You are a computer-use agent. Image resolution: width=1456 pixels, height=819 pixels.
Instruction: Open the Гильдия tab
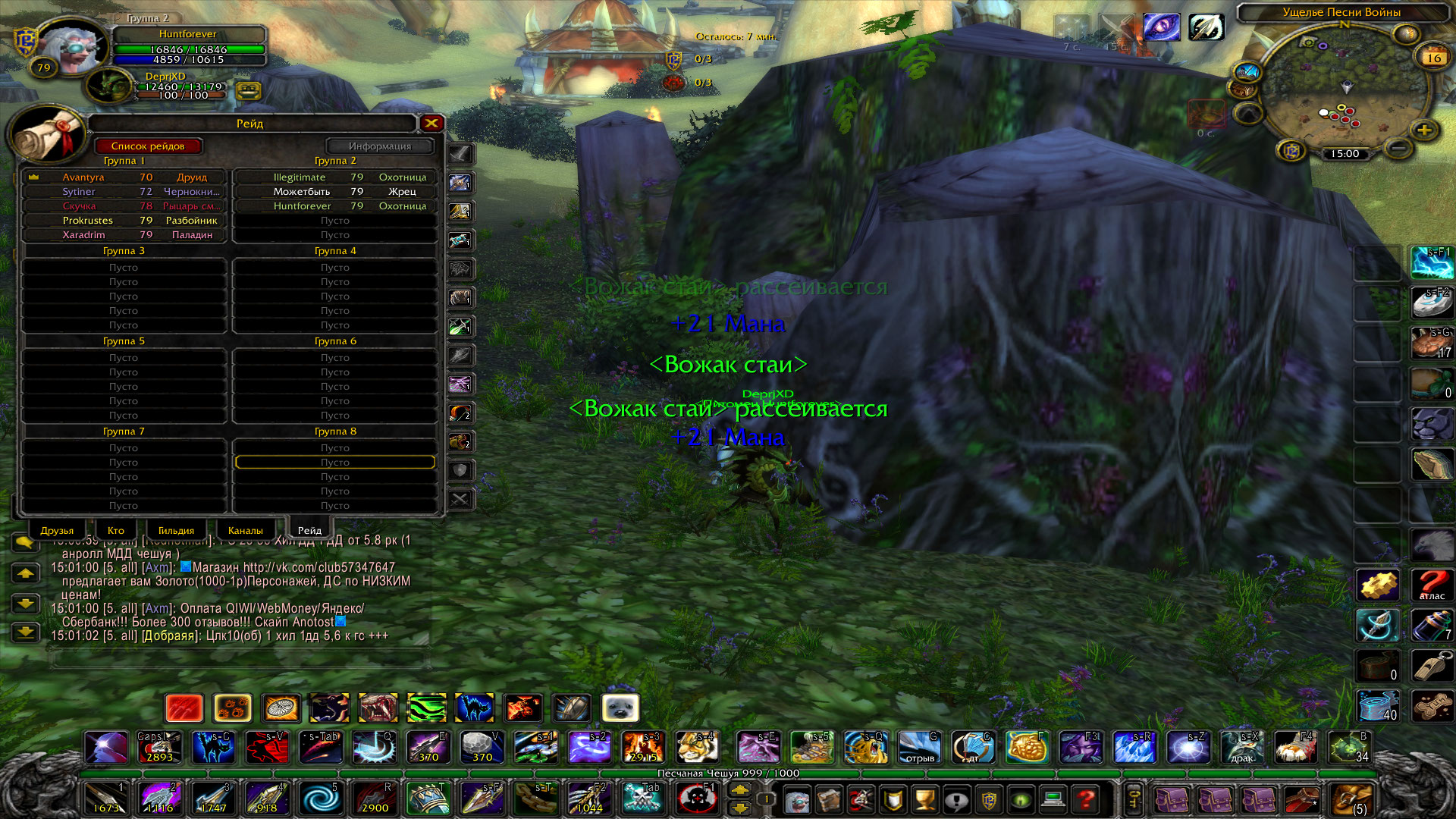pyautogui.click(x=176, y=530)
